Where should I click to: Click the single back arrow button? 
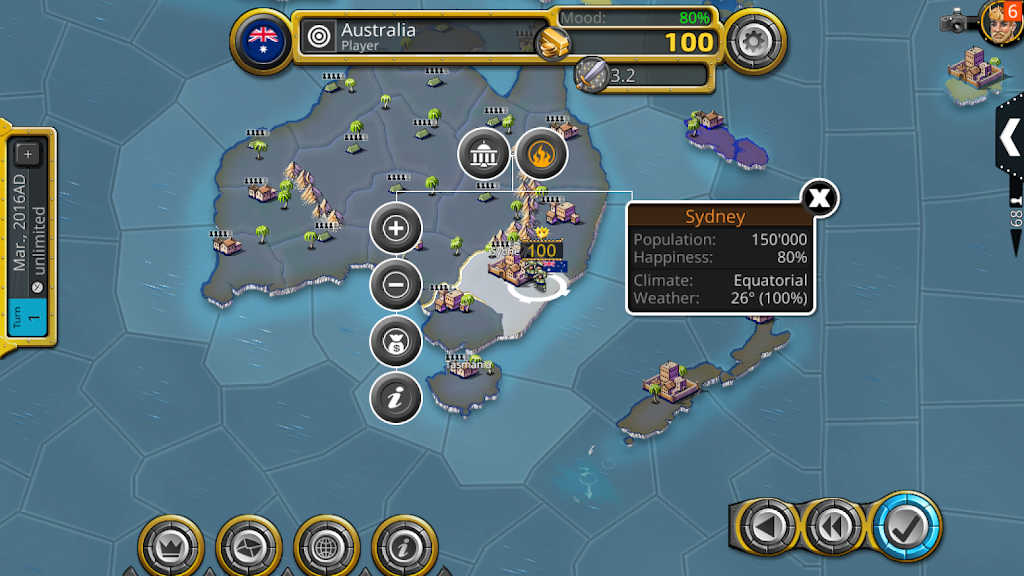[766, 525]
